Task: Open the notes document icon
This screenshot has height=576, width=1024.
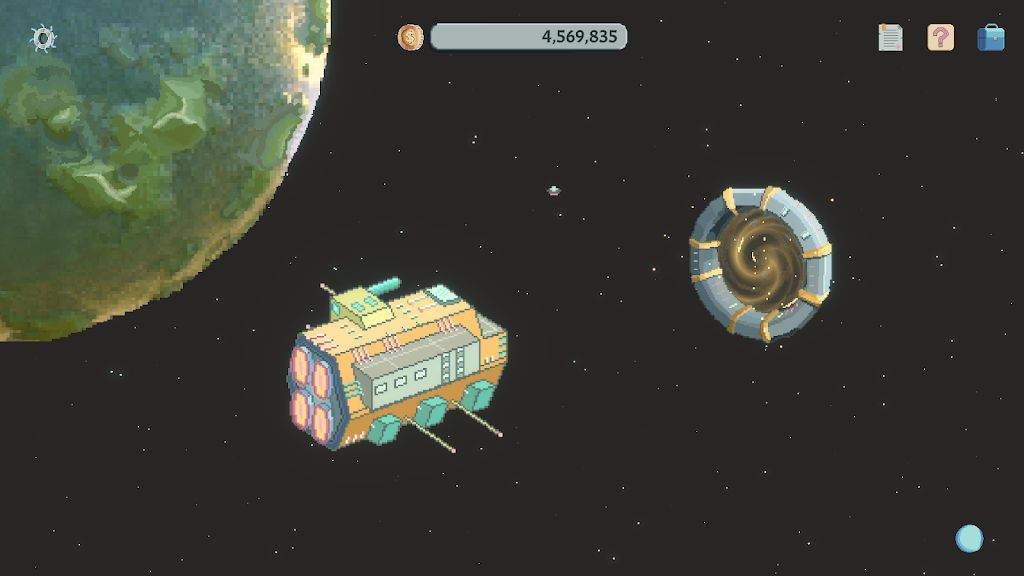Action: (890, 38)
